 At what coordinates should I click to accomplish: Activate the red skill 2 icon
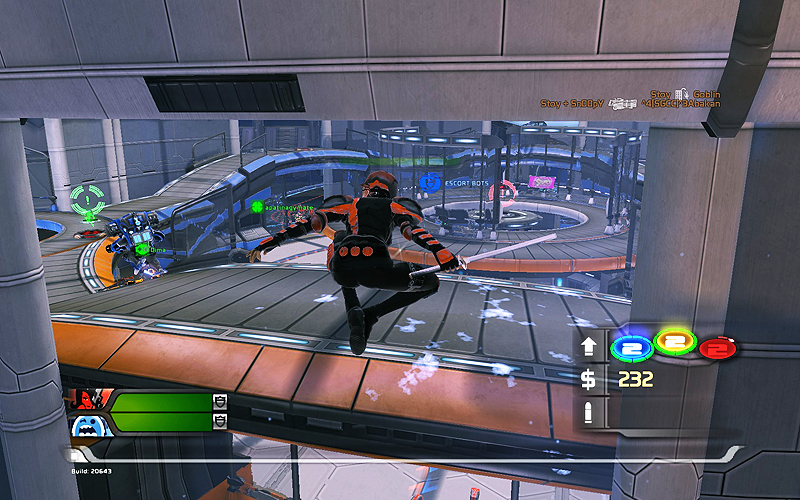(x=717, y=349)
